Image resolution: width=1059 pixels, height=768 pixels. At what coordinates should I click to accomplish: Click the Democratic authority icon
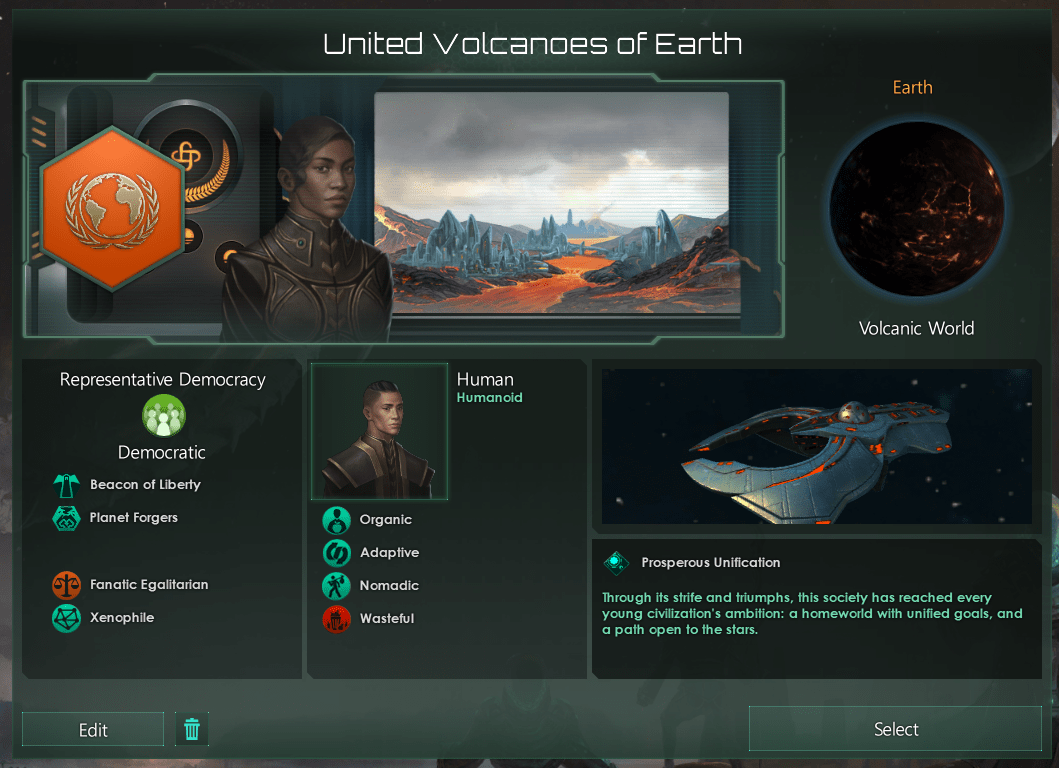point(162,416)
